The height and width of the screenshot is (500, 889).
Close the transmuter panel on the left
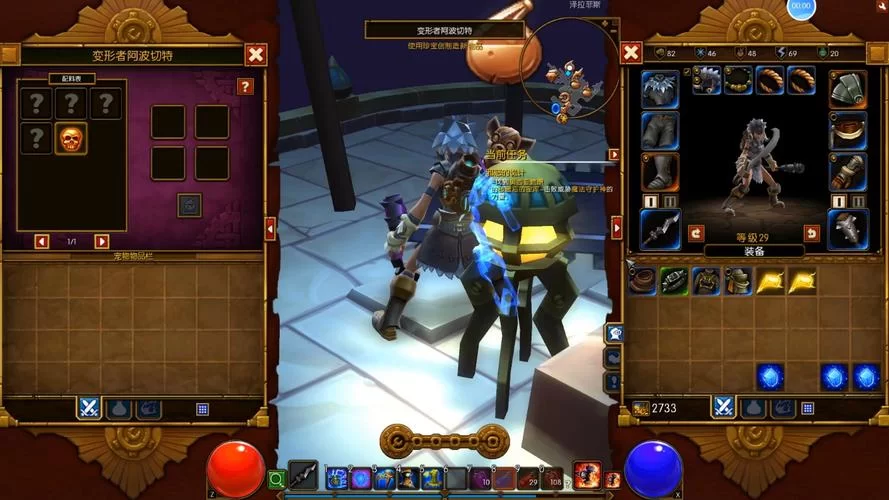[256, 55]
